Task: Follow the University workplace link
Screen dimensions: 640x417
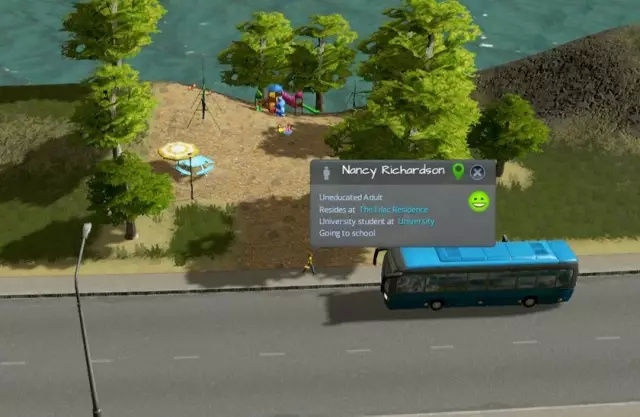Action: tap(416, 221)
